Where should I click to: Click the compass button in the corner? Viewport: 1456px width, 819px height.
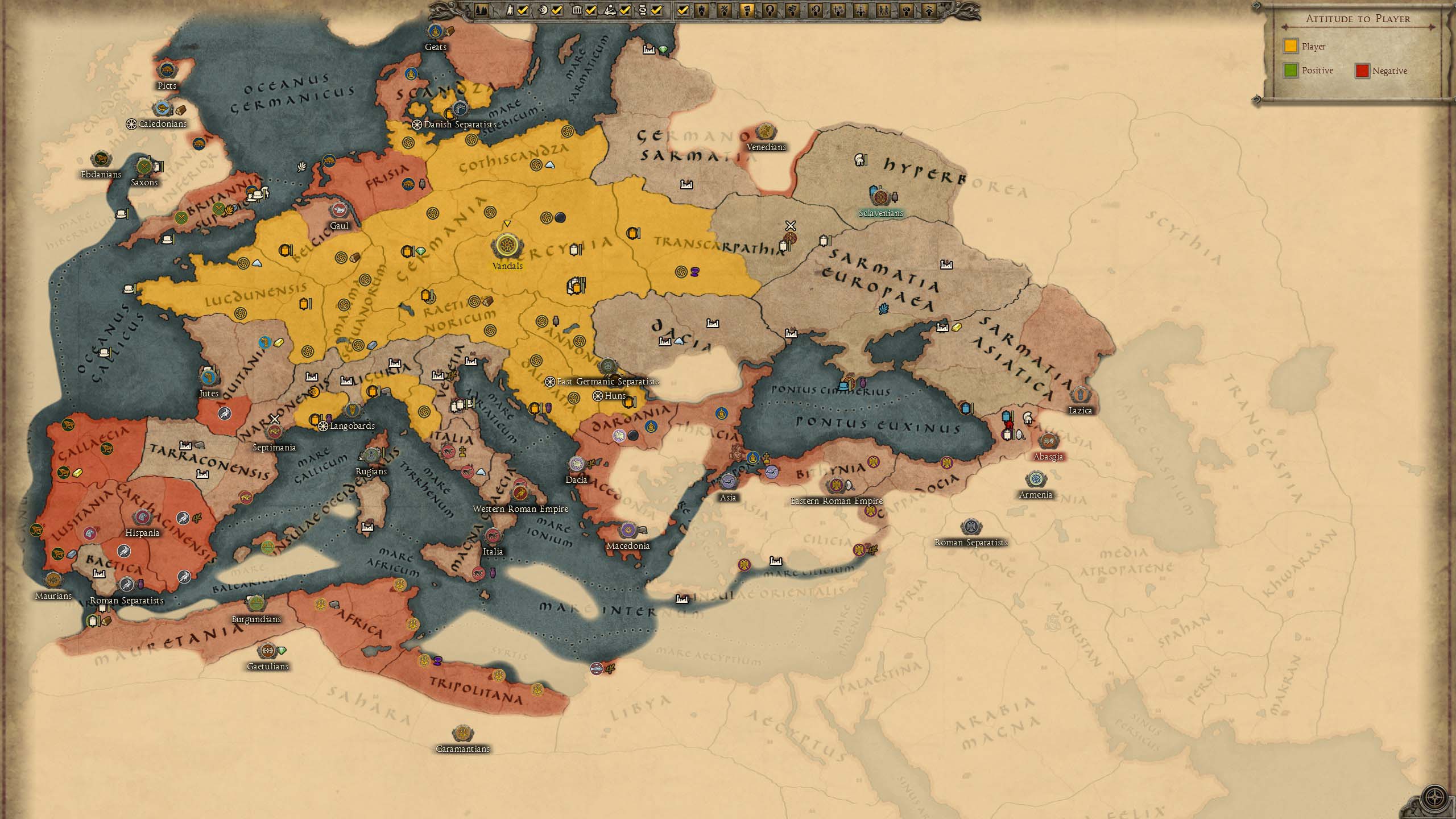1434,796
